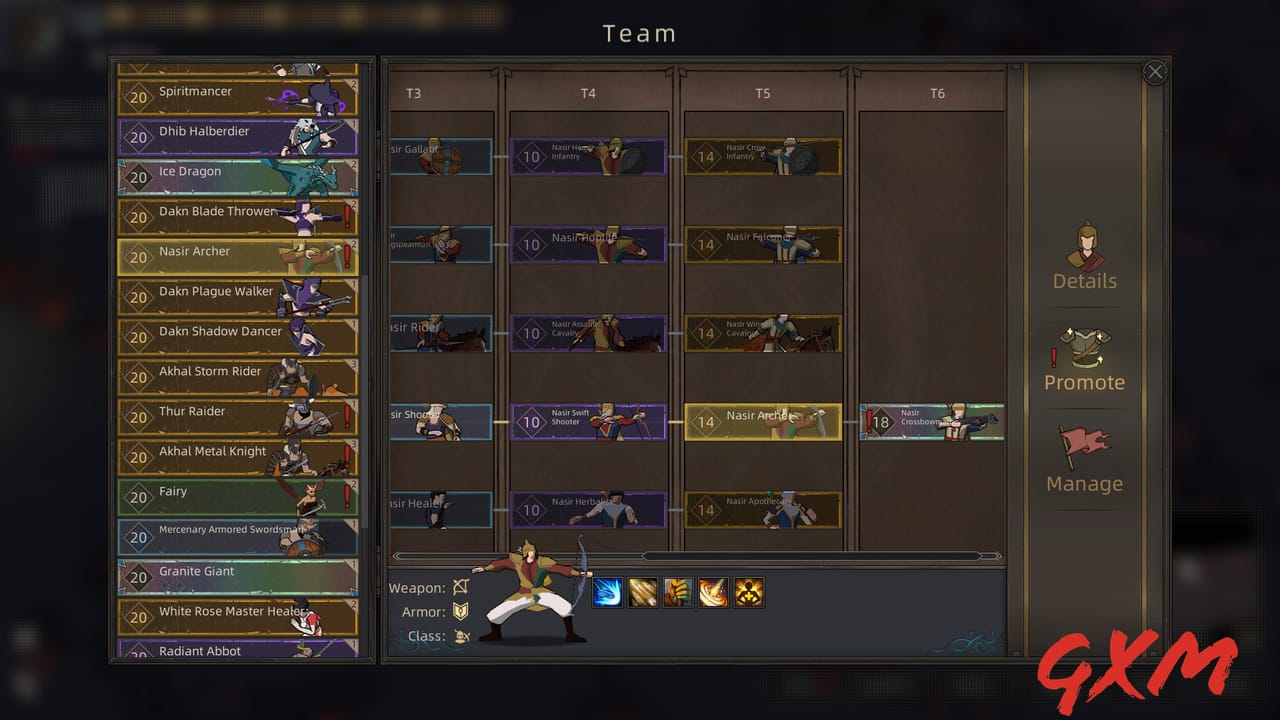Click the Details helmet icon

click(x=1084, y=248)
